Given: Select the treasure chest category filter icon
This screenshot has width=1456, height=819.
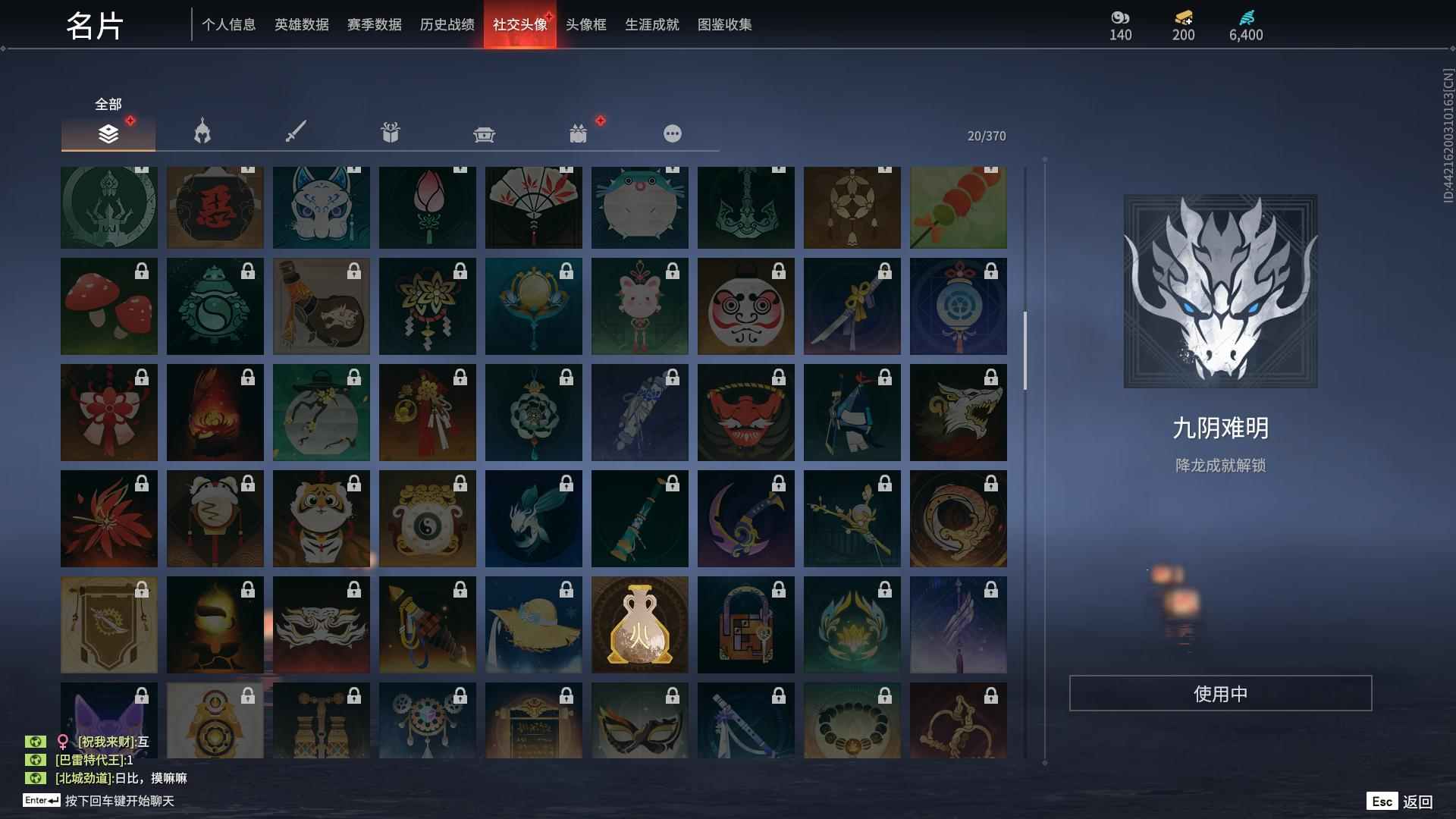Looking at the screenshot, I should (x=484, y=133).
